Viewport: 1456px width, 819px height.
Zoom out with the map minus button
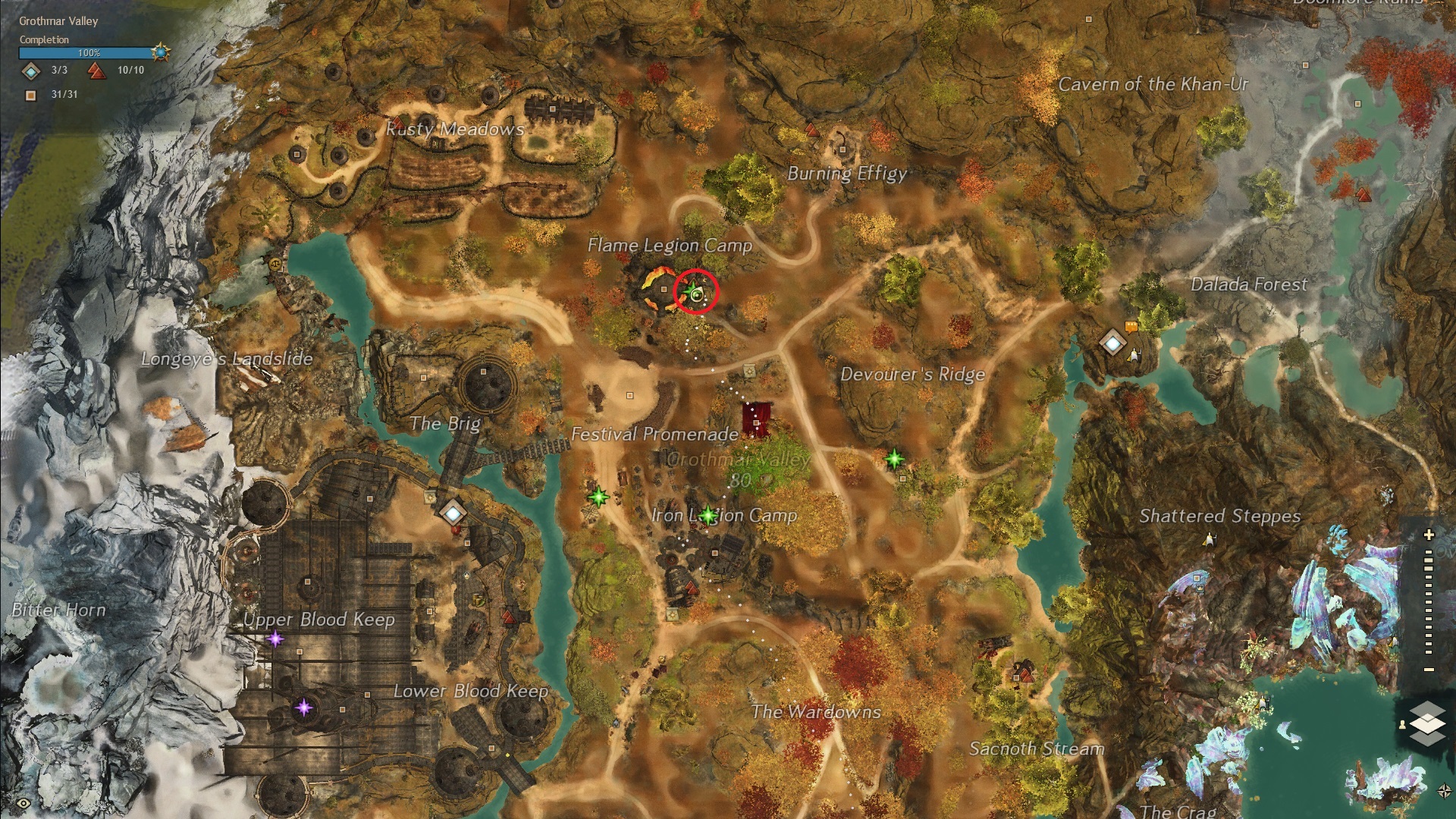pos(1429,670)
